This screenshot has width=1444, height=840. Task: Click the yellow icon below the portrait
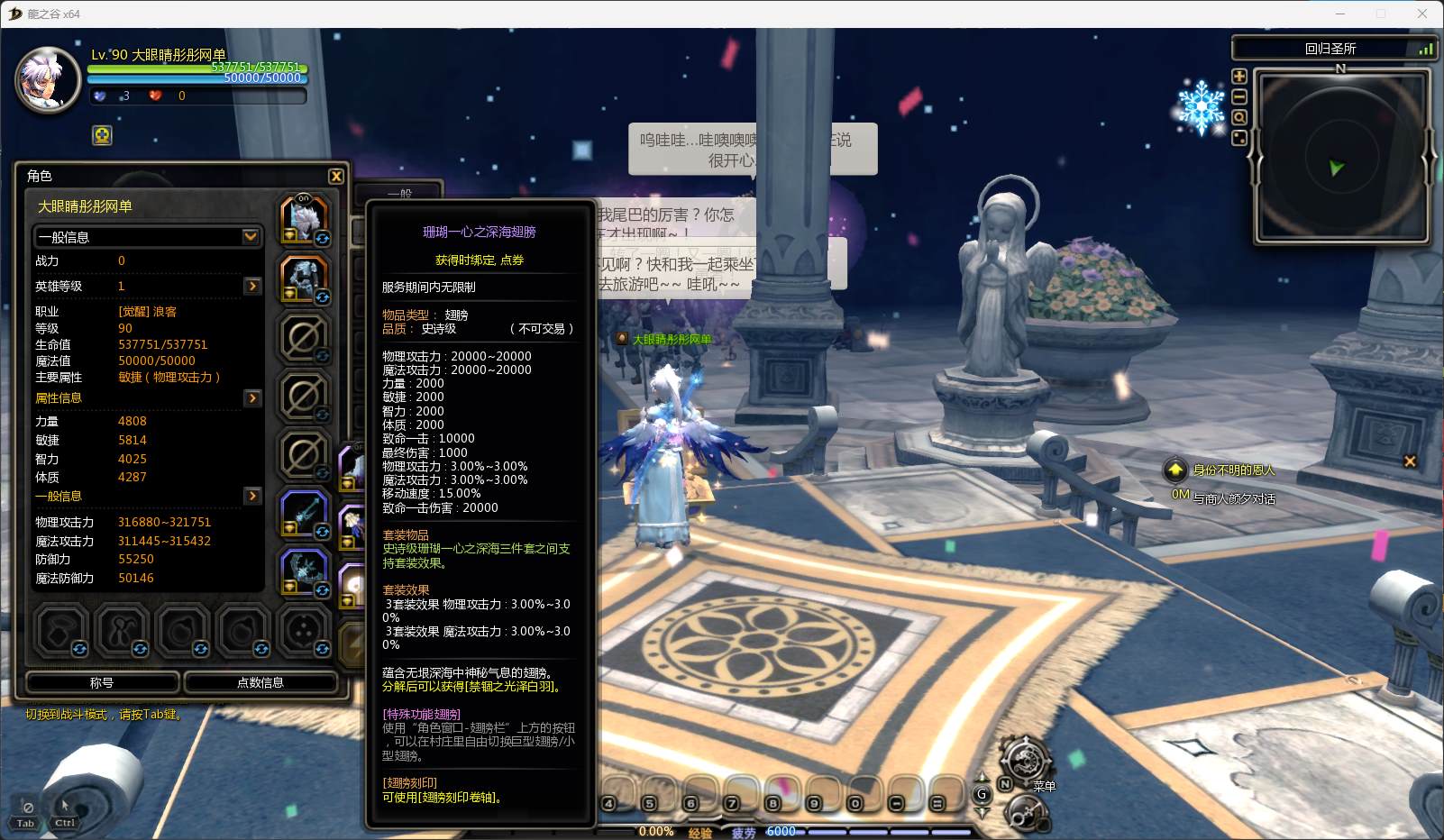click(x=103, y=136)
